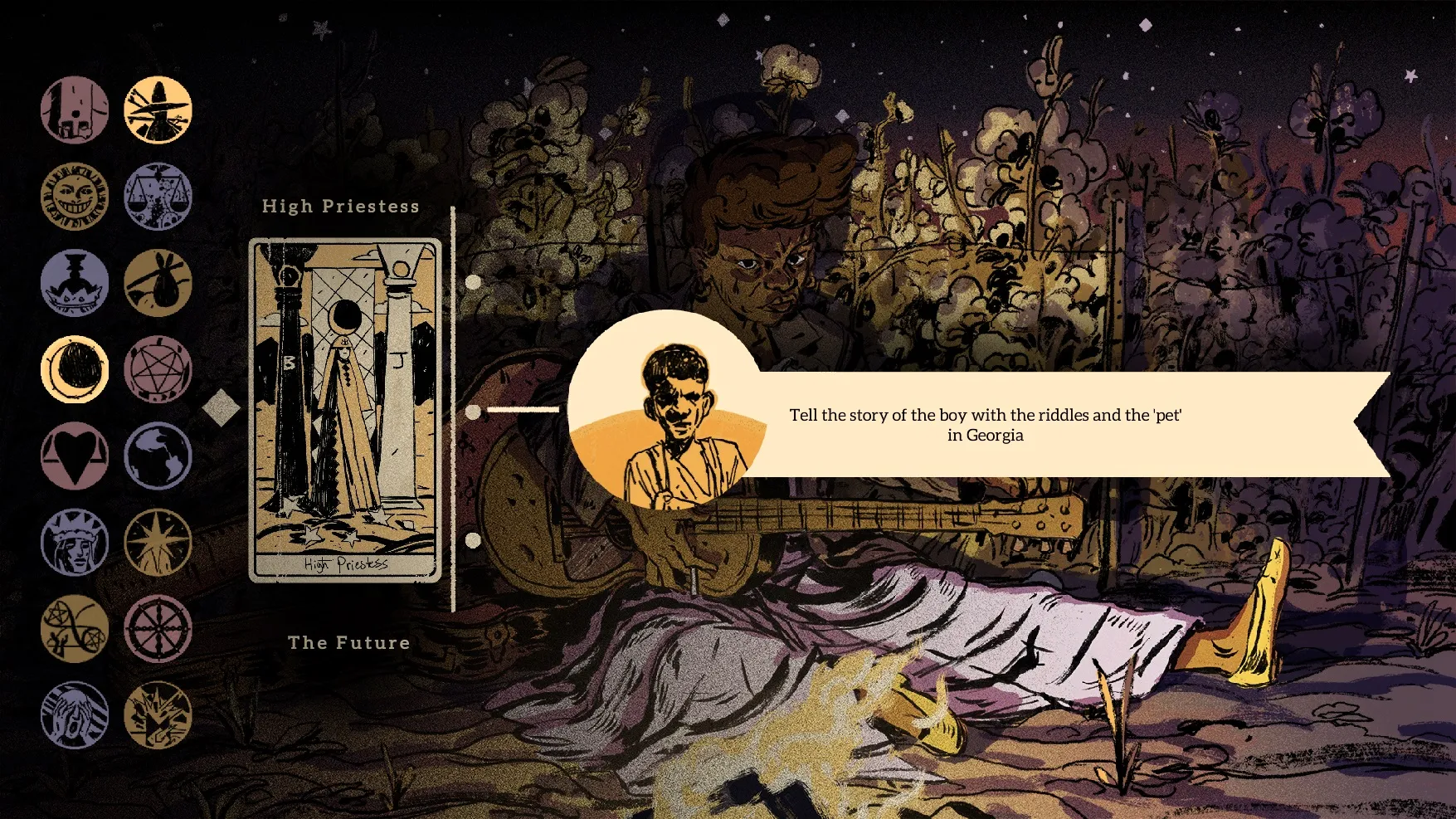The height and width of the screenshot is (819, 1456).
Task: Tell the boy with the riddles story
Action: pos(985,425)
